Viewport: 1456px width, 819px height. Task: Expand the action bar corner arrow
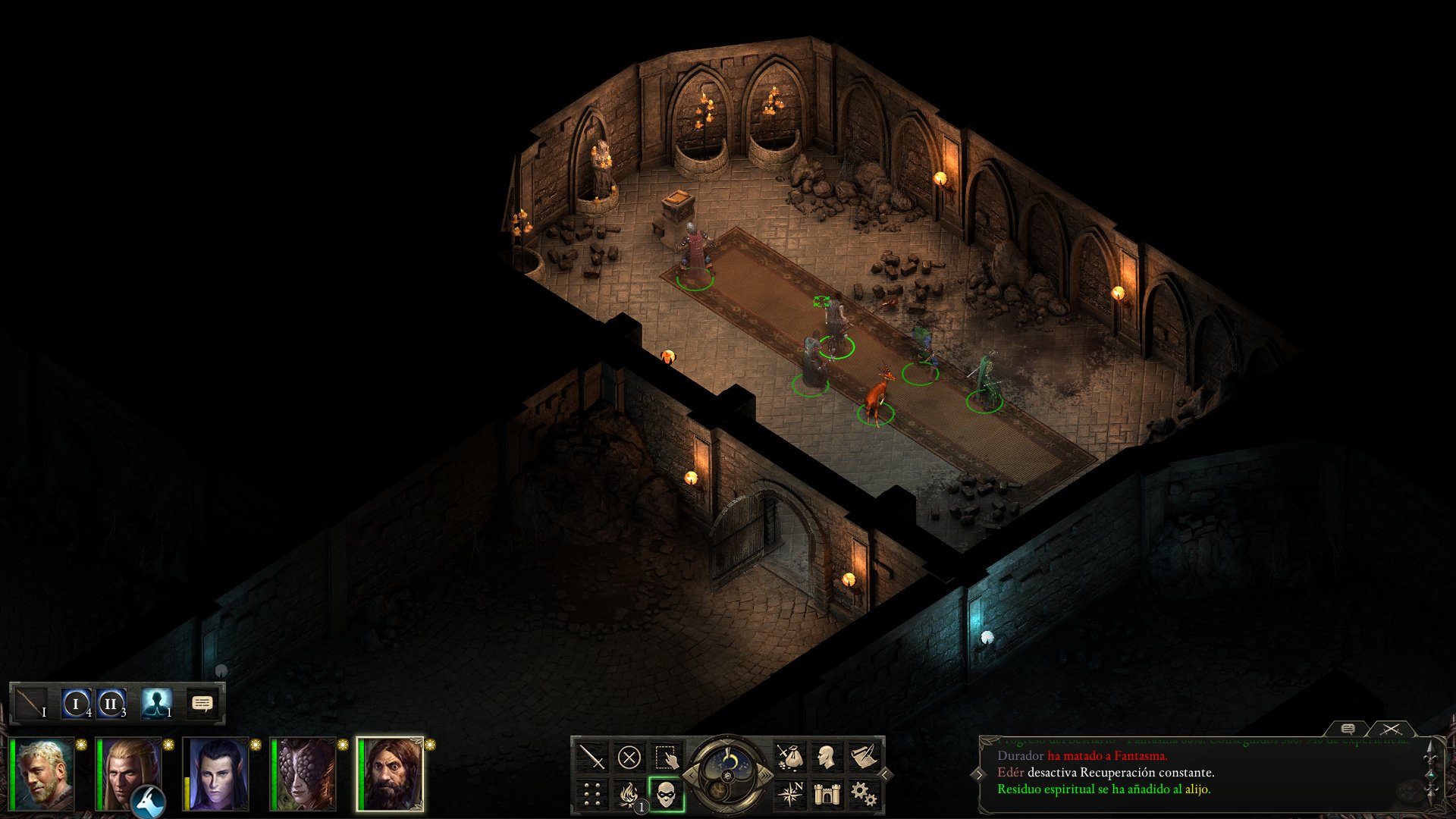point(884,775)
